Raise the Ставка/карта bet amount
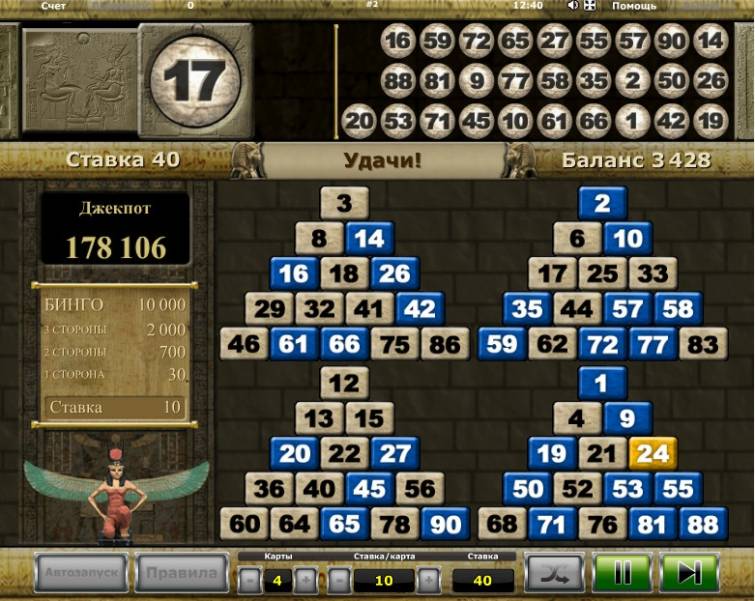 428,580
